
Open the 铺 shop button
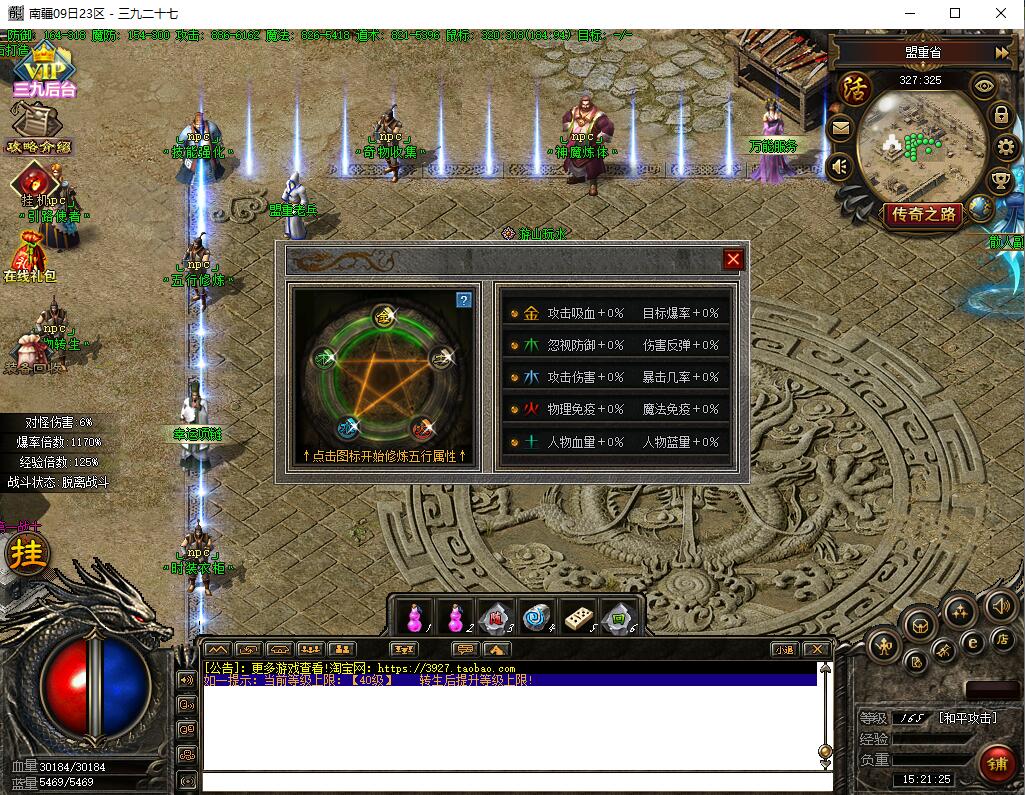pyautogui.click(x=997, y=763)
